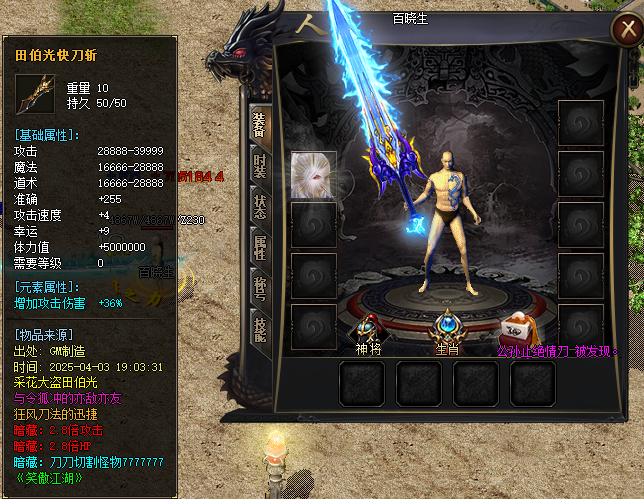Open the 生肖 zodiac icon
The width and height of the screenshot is (644, 499).
446,327
